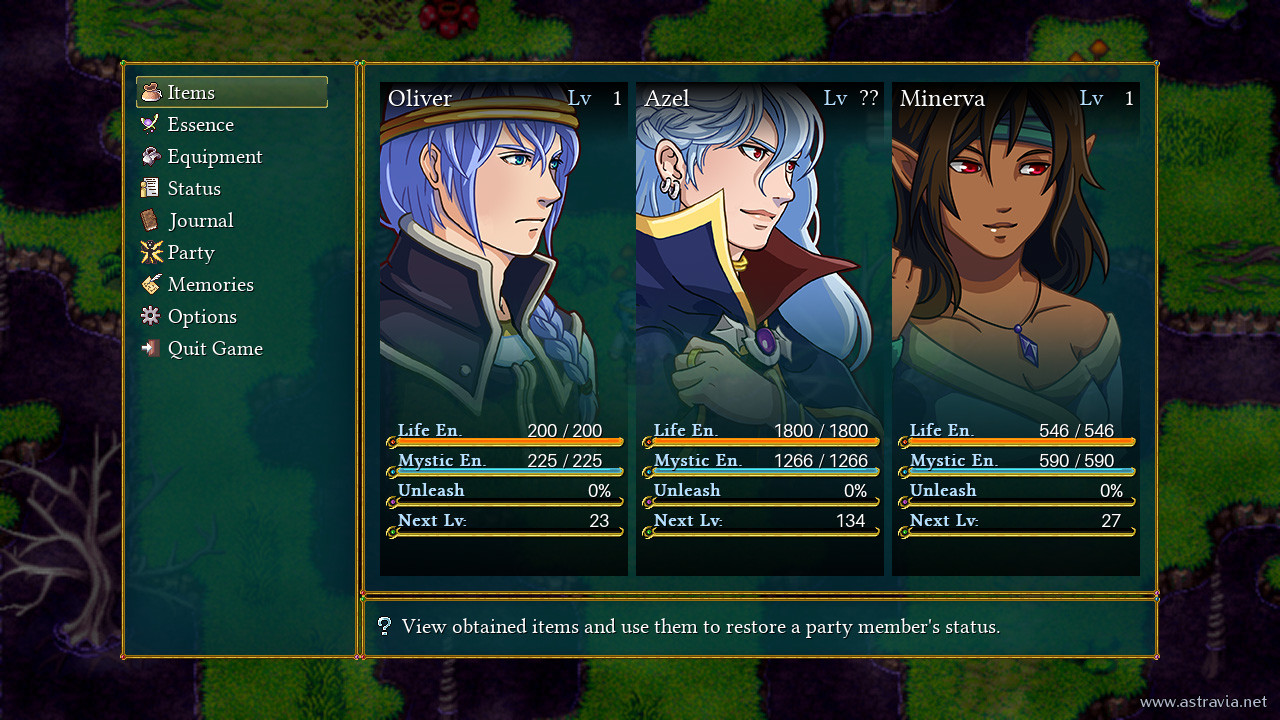
Task: Open Memories from the menu
Action: click(210, 285)
